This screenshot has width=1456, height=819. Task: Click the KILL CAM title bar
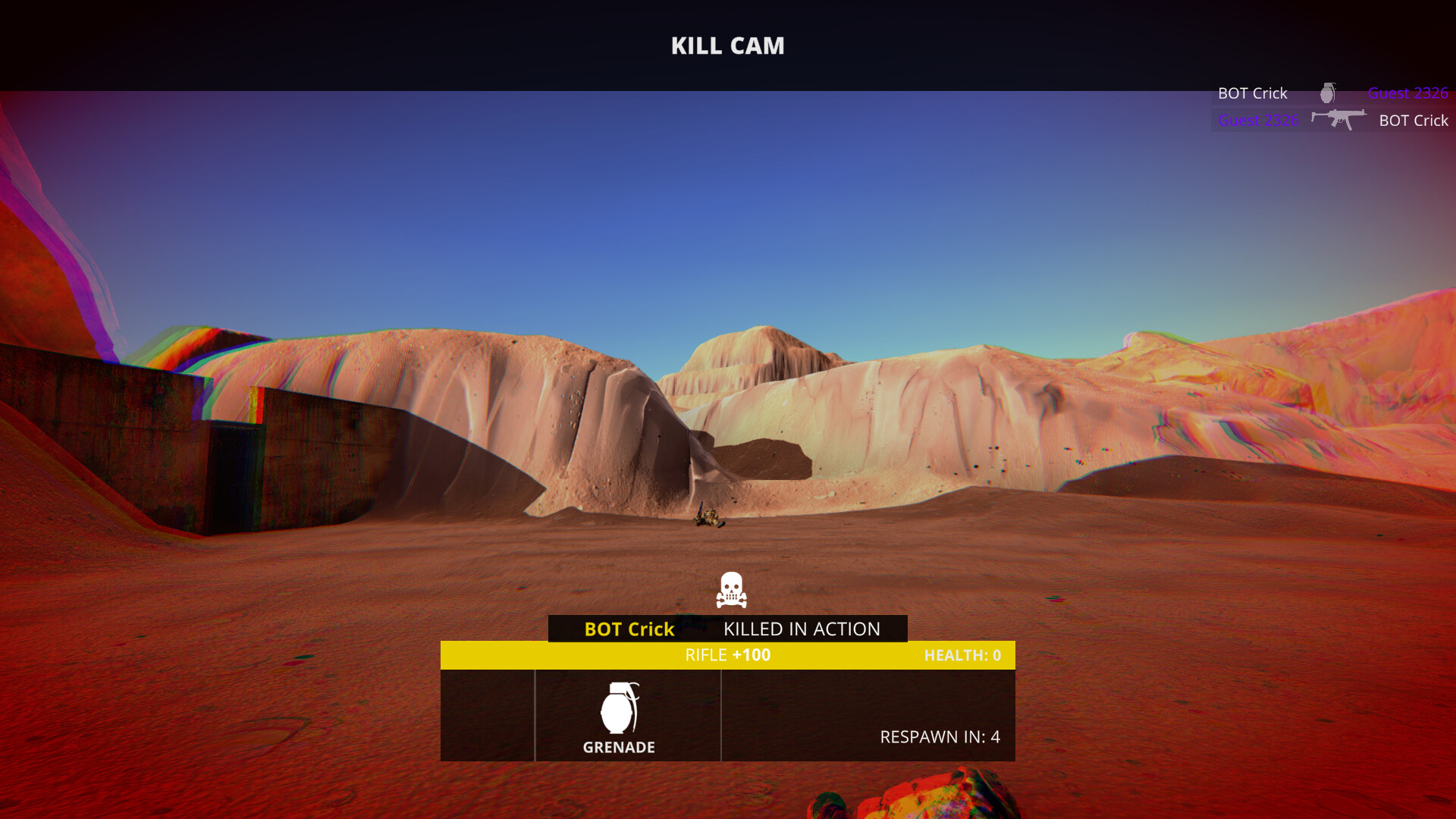coord(728,45)
